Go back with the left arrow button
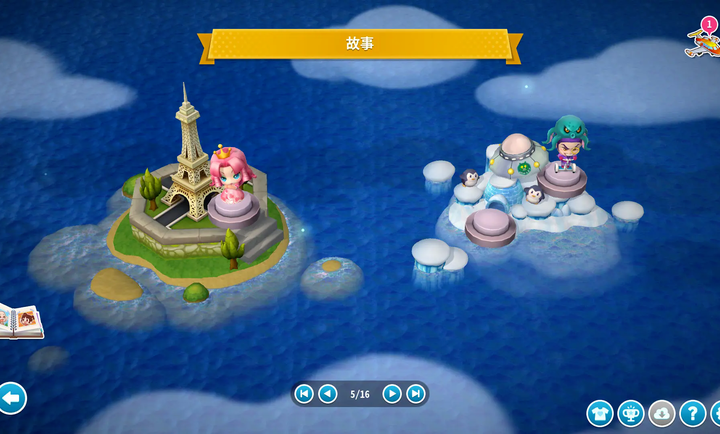Image resolution: width=720 pixels, height=434 pixels. [12, 398]
